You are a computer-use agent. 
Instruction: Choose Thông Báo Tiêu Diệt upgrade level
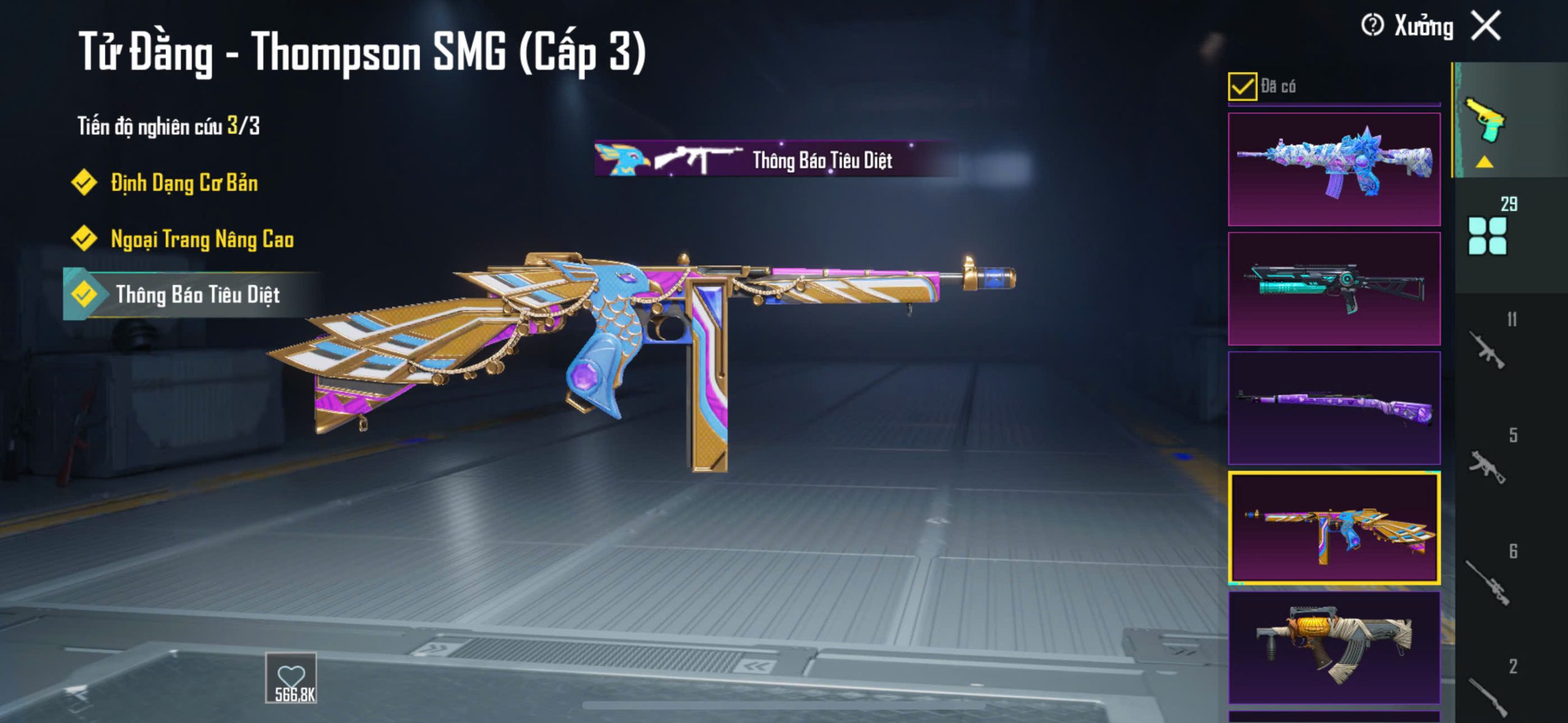point(197,295)
